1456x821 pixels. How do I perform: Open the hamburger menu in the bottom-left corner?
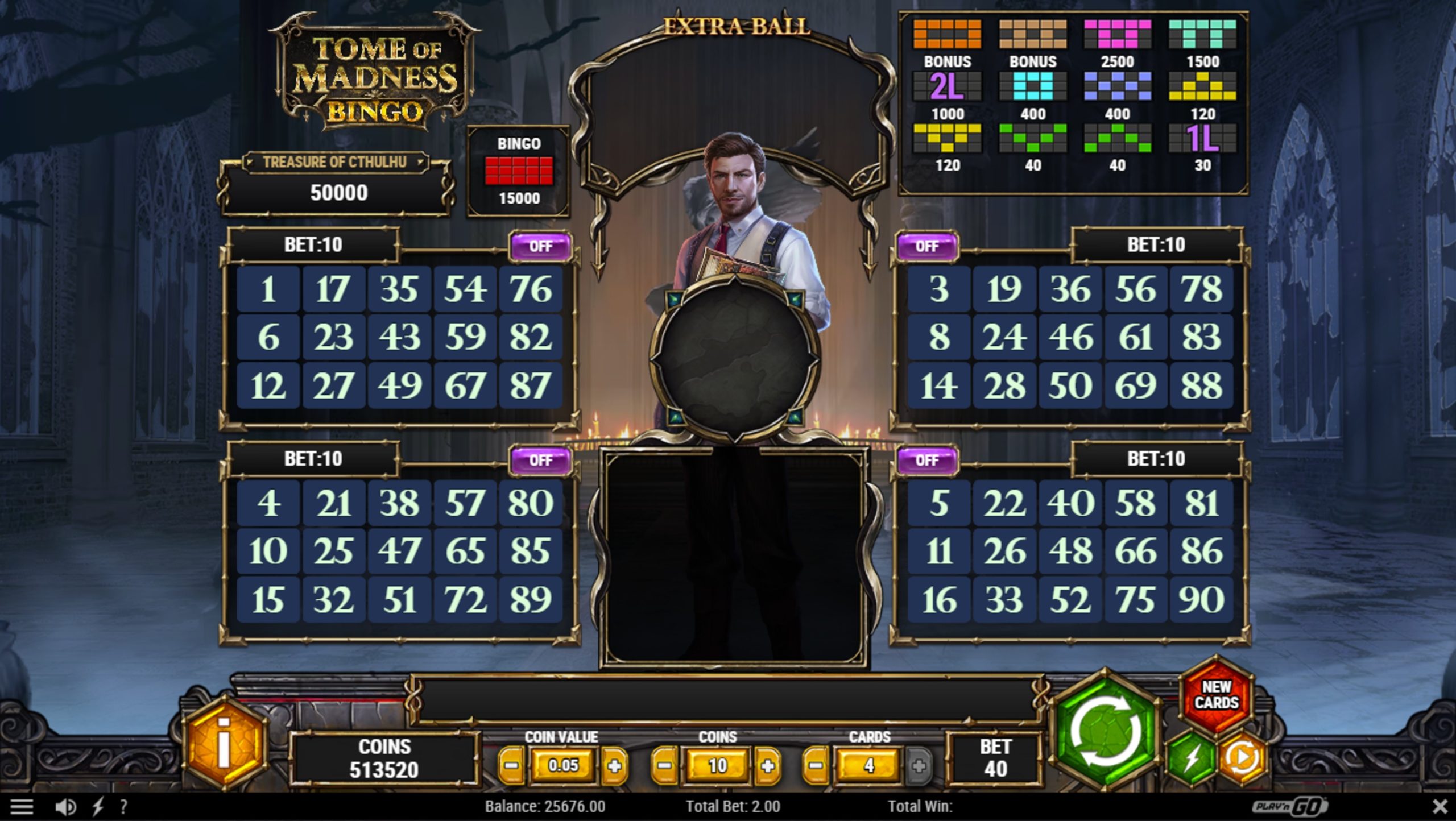22,807
